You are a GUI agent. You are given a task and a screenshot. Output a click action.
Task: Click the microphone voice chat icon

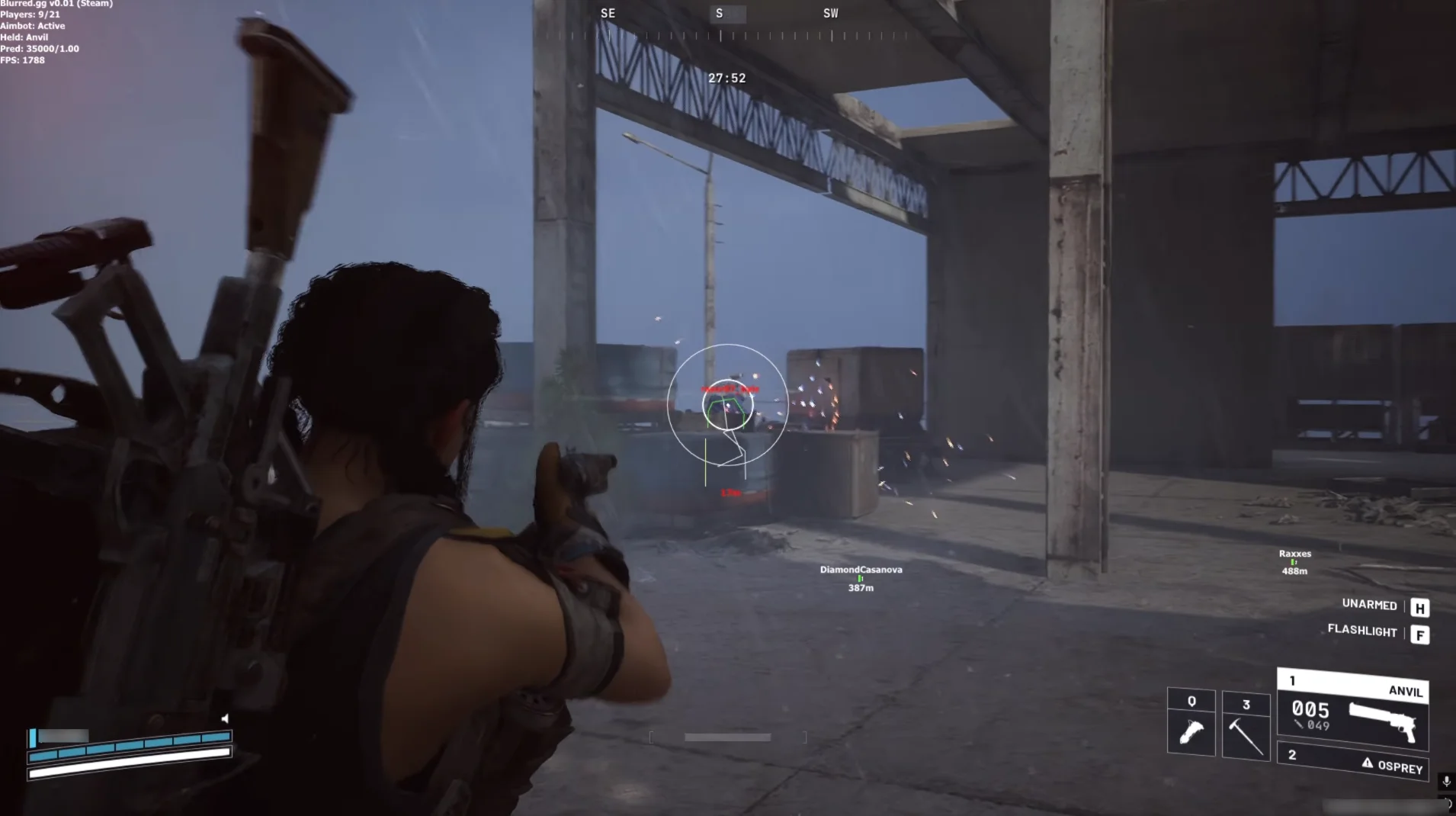[1446, 781]
